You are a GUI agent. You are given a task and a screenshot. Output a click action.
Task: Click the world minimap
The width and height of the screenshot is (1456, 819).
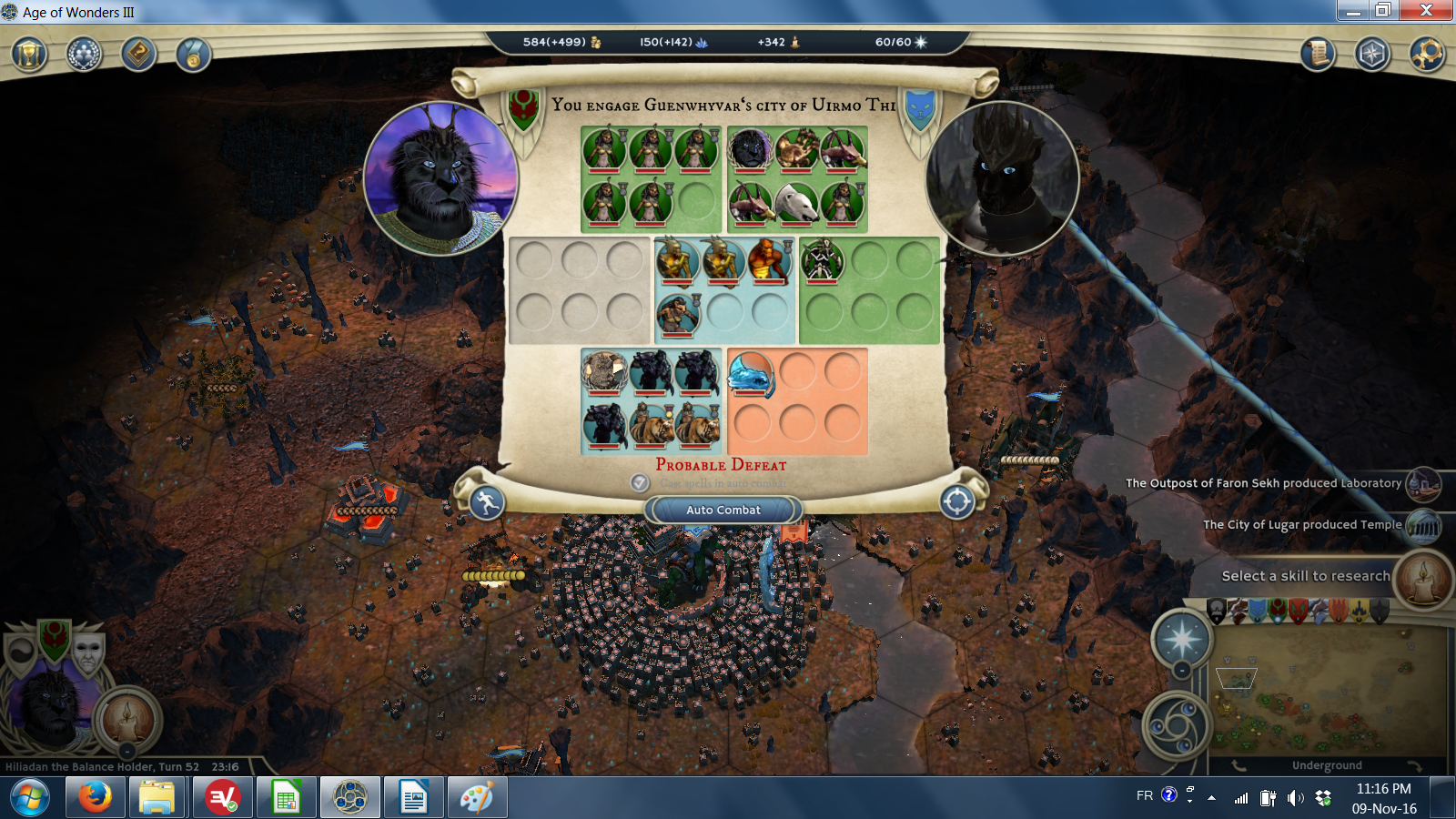[x=1329, y=692]
